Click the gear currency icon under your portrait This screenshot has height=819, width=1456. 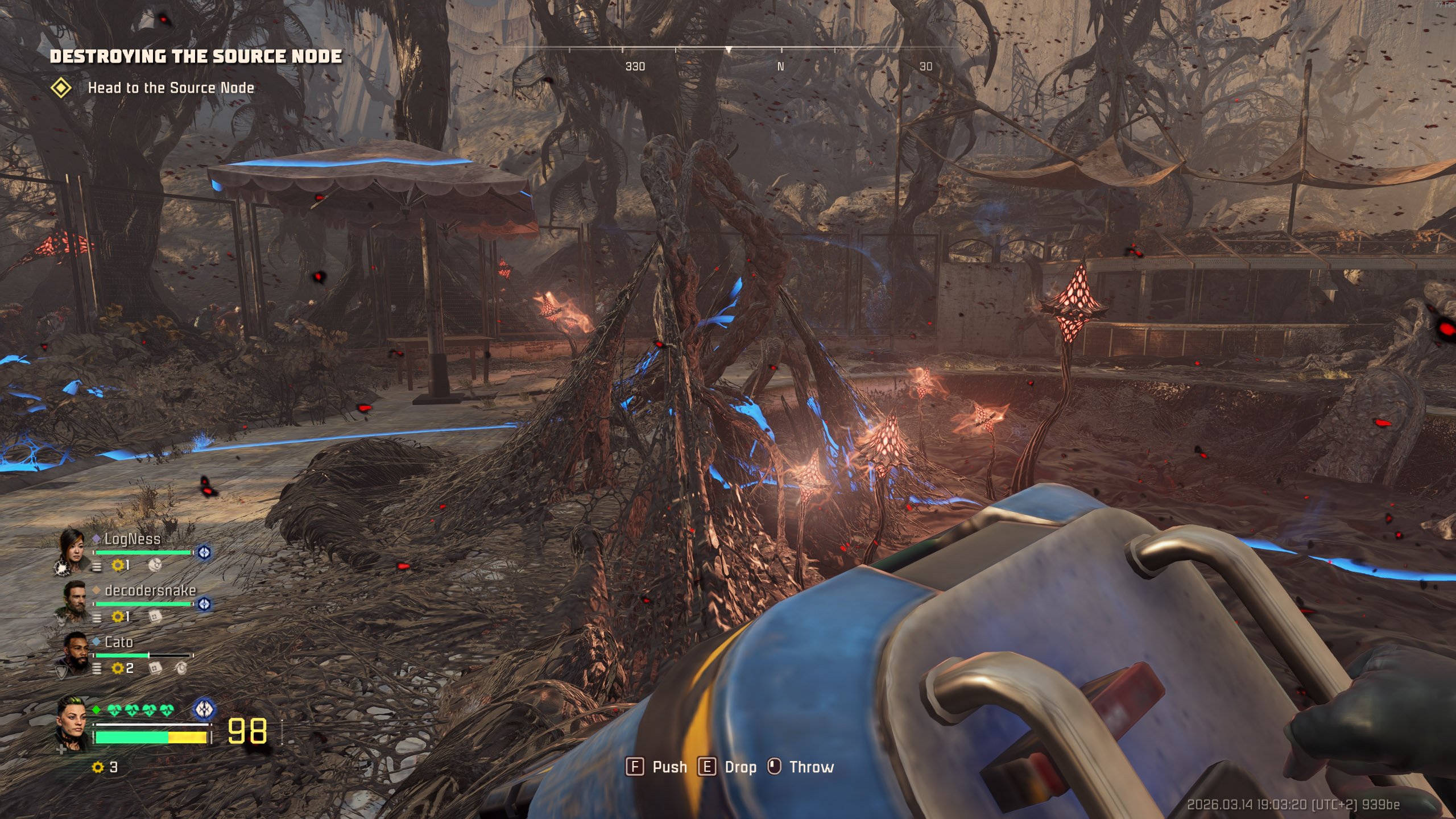[98, 767]
